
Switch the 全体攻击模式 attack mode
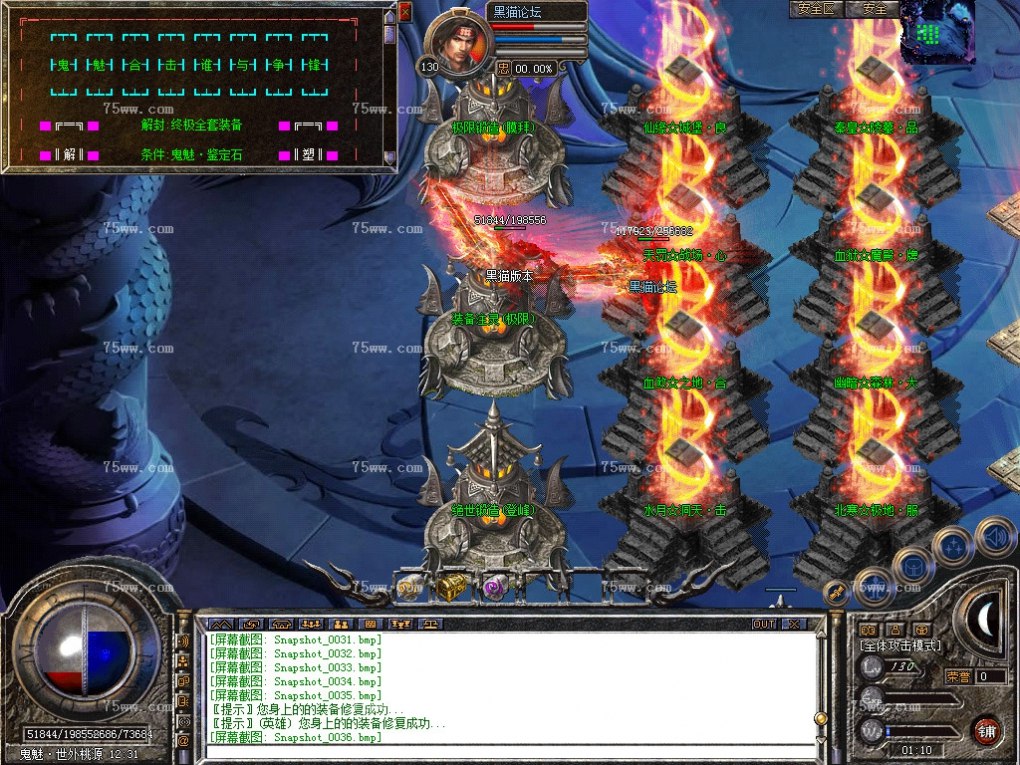[x=900, y=646]
